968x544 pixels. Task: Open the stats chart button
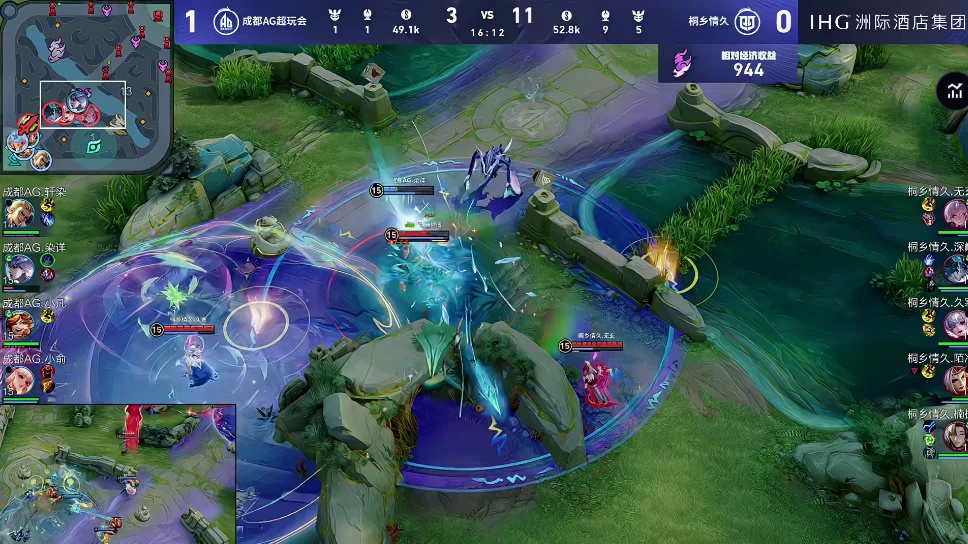click(951, 92)
